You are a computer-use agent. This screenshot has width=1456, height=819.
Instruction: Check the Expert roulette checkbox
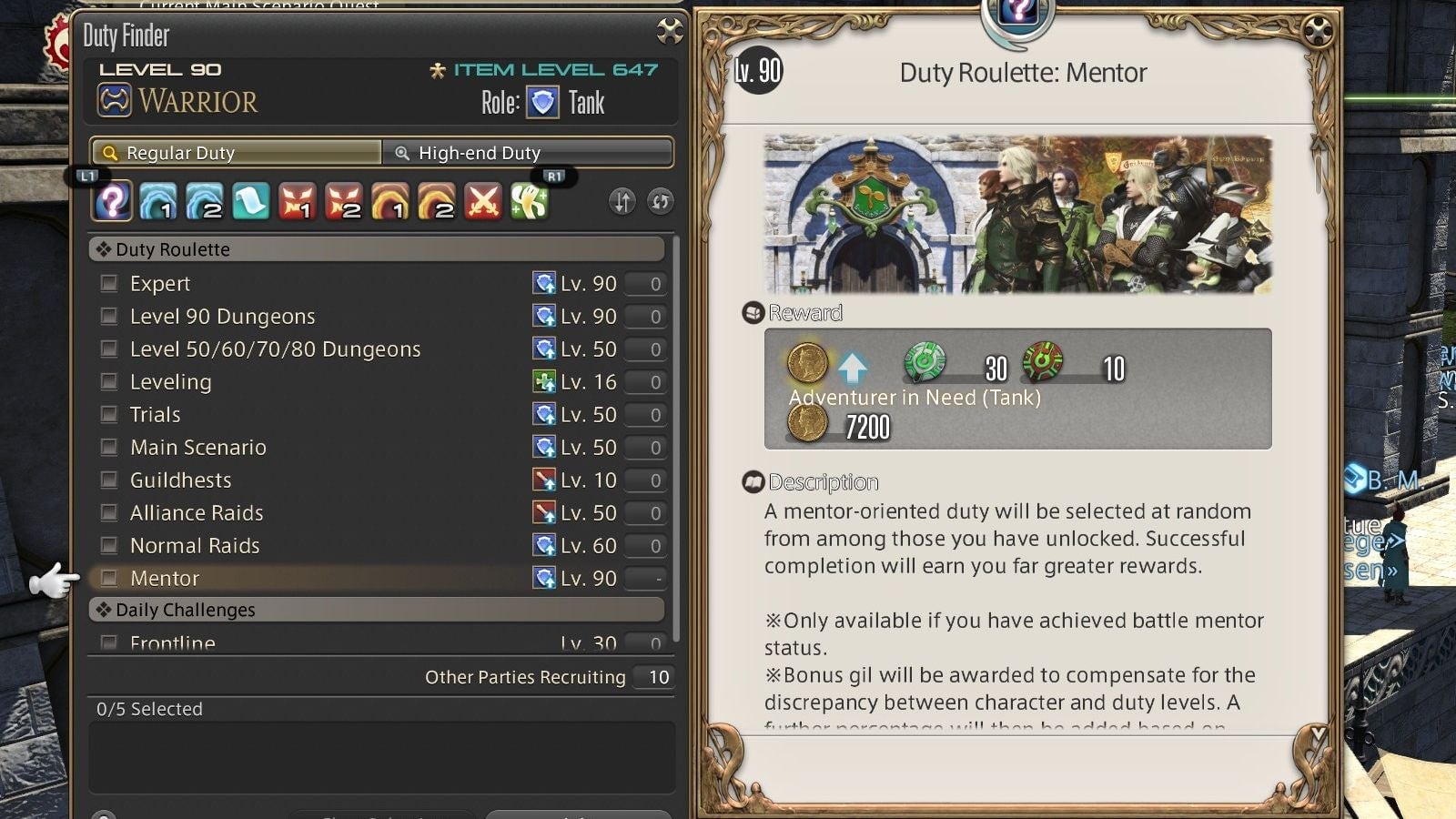[109, 283]
